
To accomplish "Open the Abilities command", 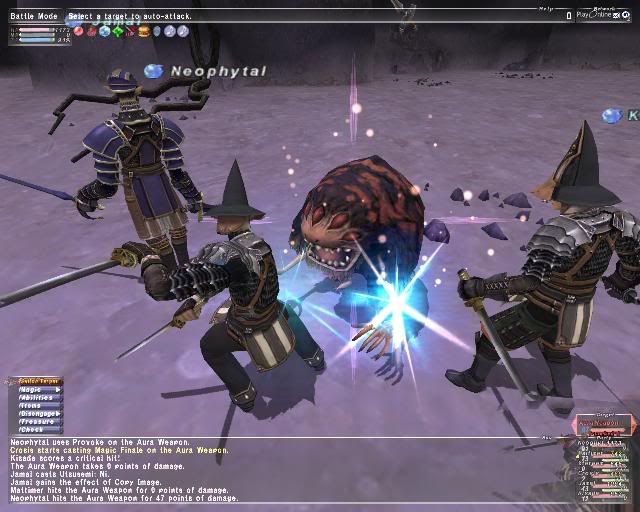I will [37, 397].
